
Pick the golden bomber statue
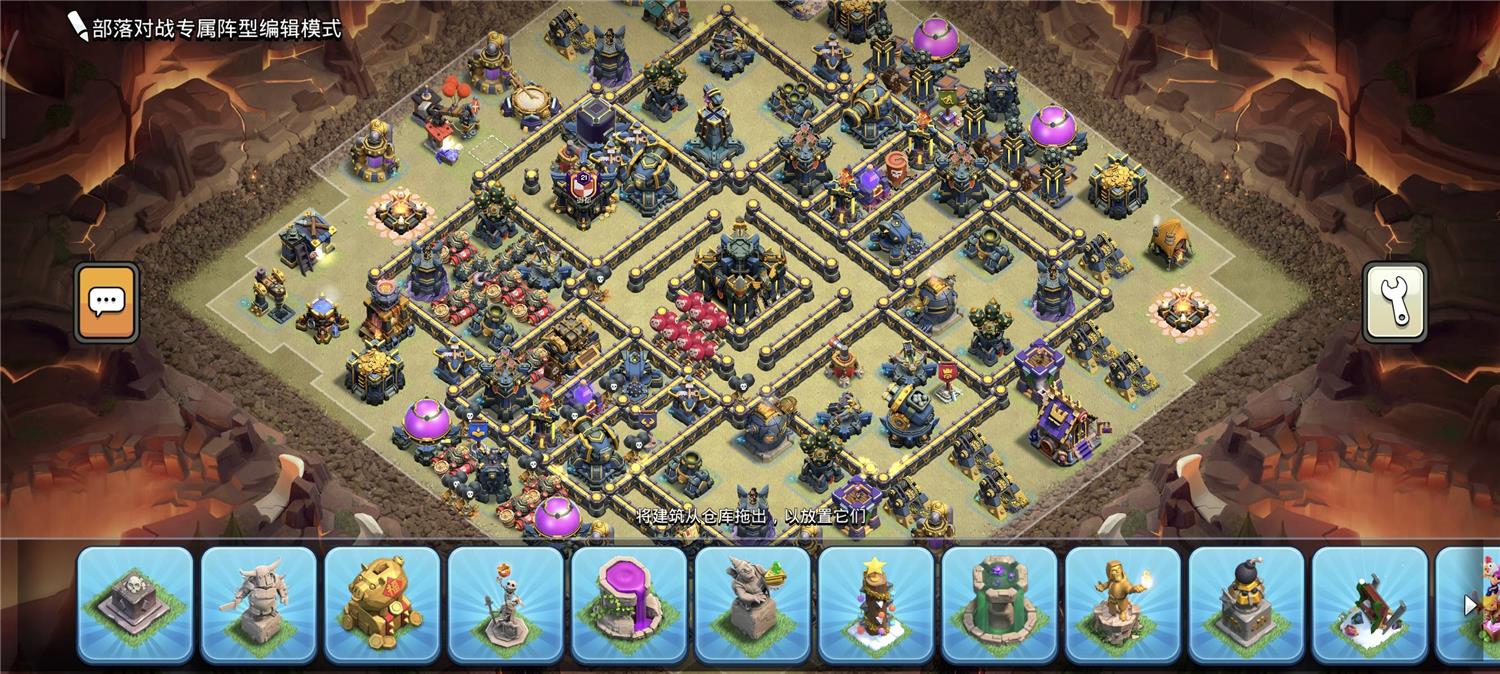coord(1246,604)
